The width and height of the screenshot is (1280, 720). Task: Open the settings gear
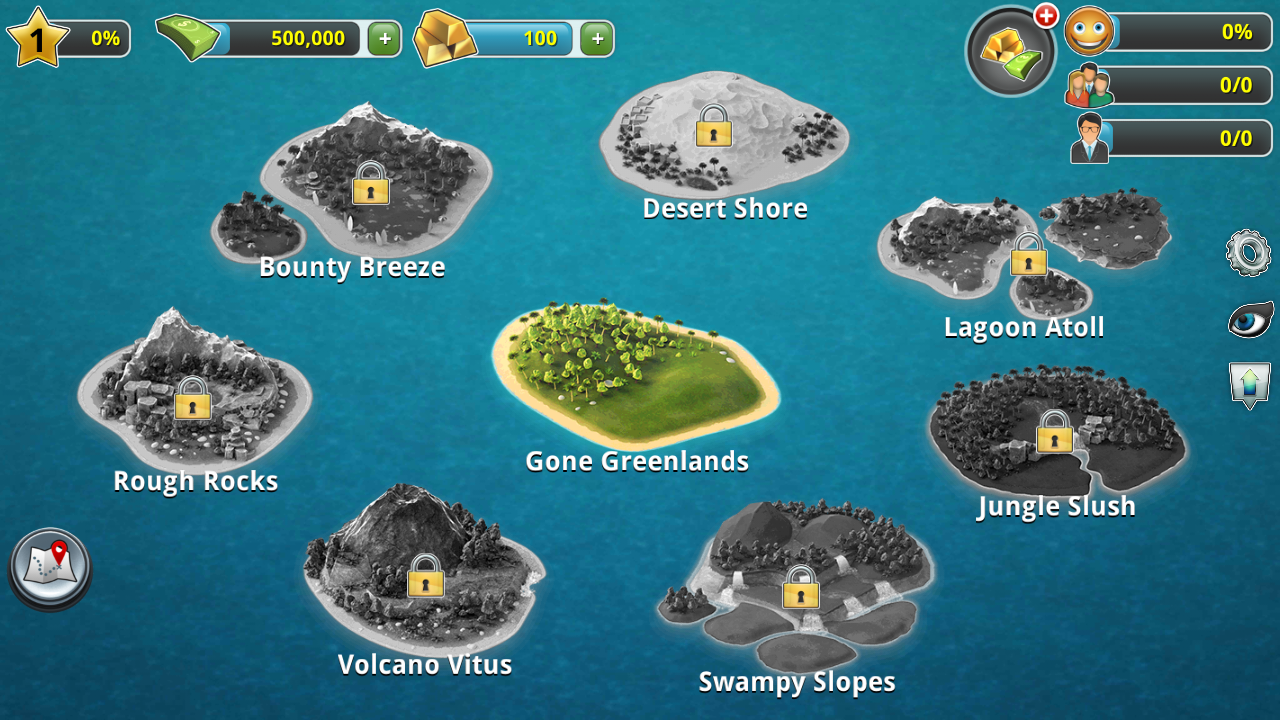coord(1248,253)
